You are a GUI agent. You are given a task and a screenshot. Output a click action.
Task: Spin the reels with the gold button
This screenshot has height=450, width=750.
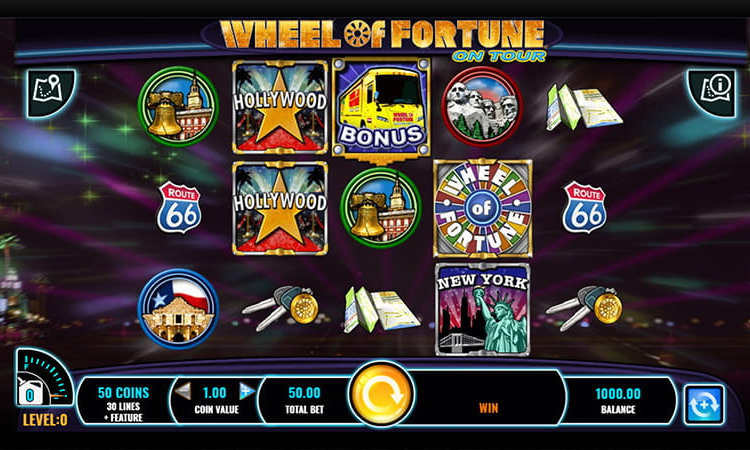tap(381, 396)
